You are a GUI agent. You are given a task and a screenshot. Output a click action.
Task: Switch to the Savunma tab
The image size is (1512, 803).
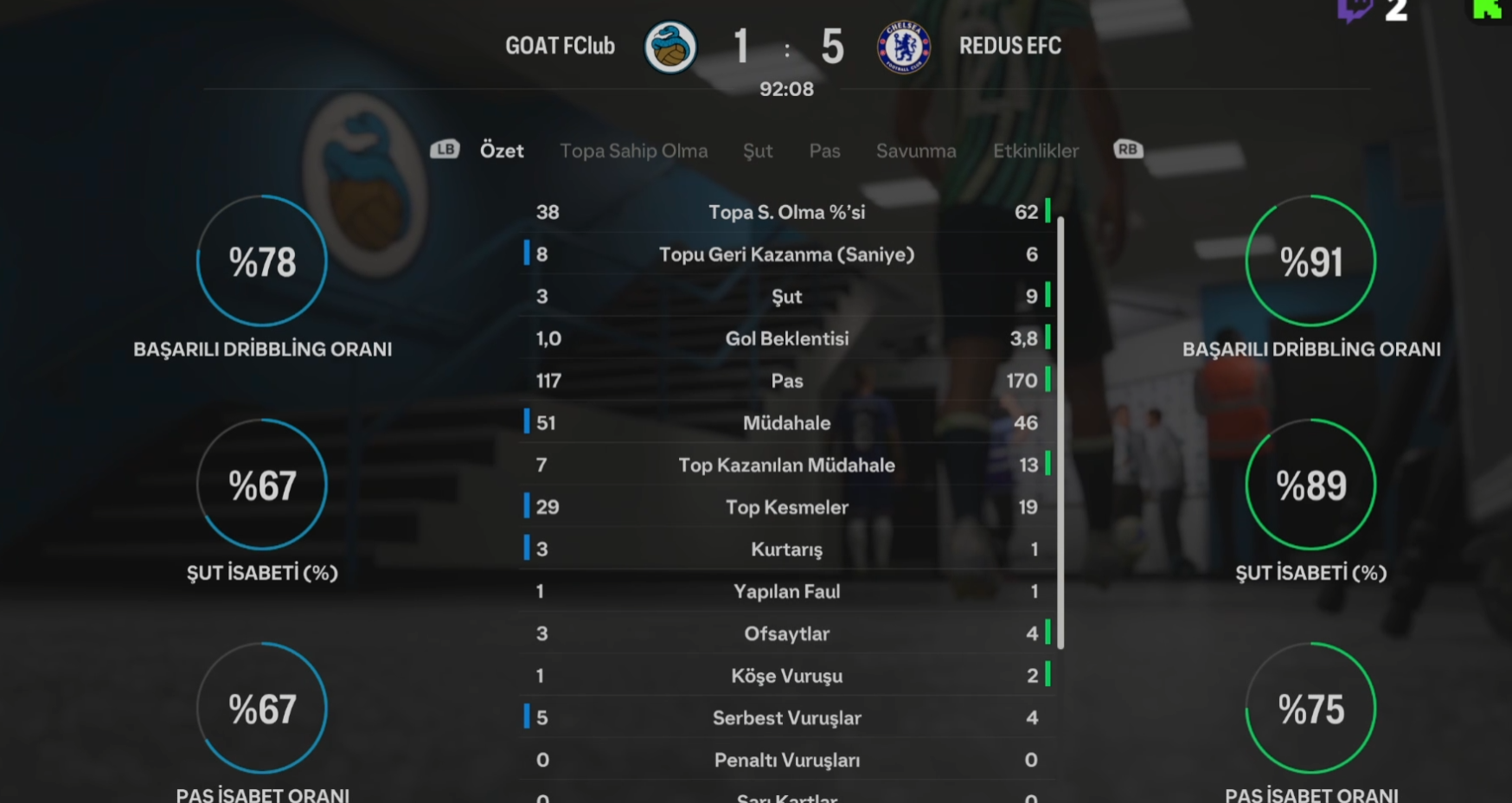pos(916,151)
